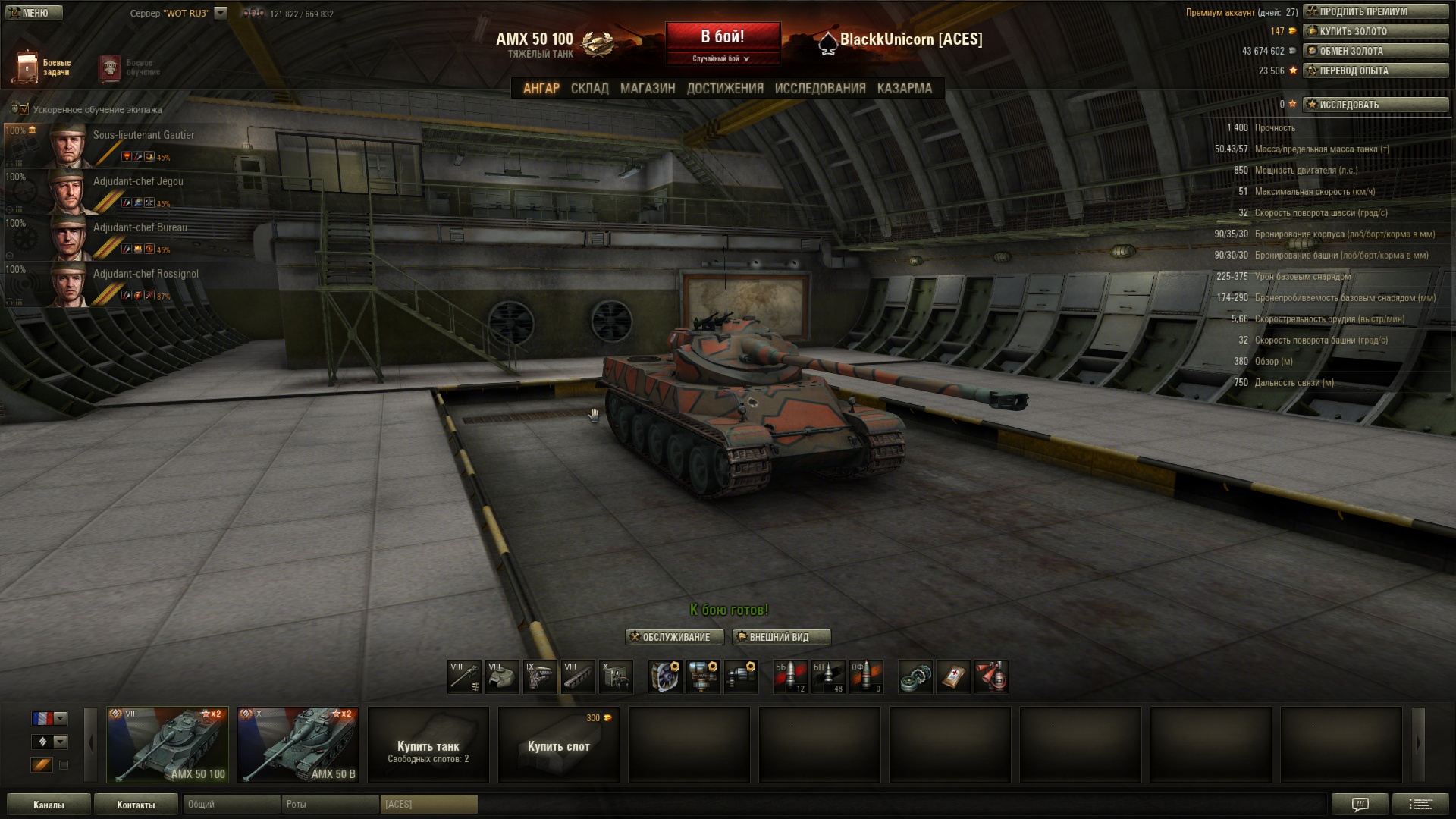
Task: Show the ДОСТИЖЕНИЯ tab
Action: [x=725, y=88]
